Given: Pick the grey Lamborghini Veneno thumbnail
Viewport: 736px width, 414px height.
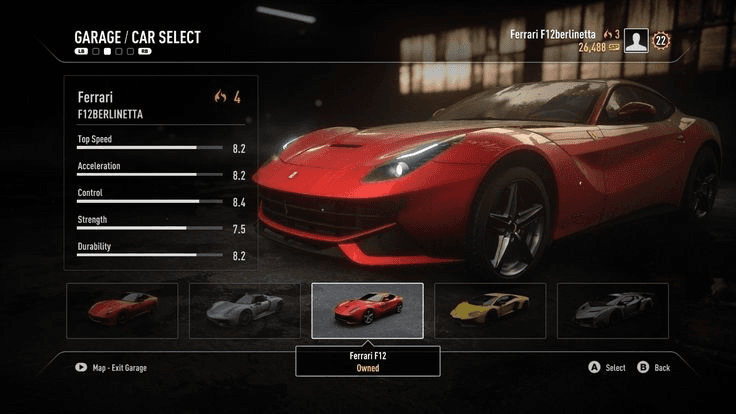Looking at the screenshot, I should point(612,310).
